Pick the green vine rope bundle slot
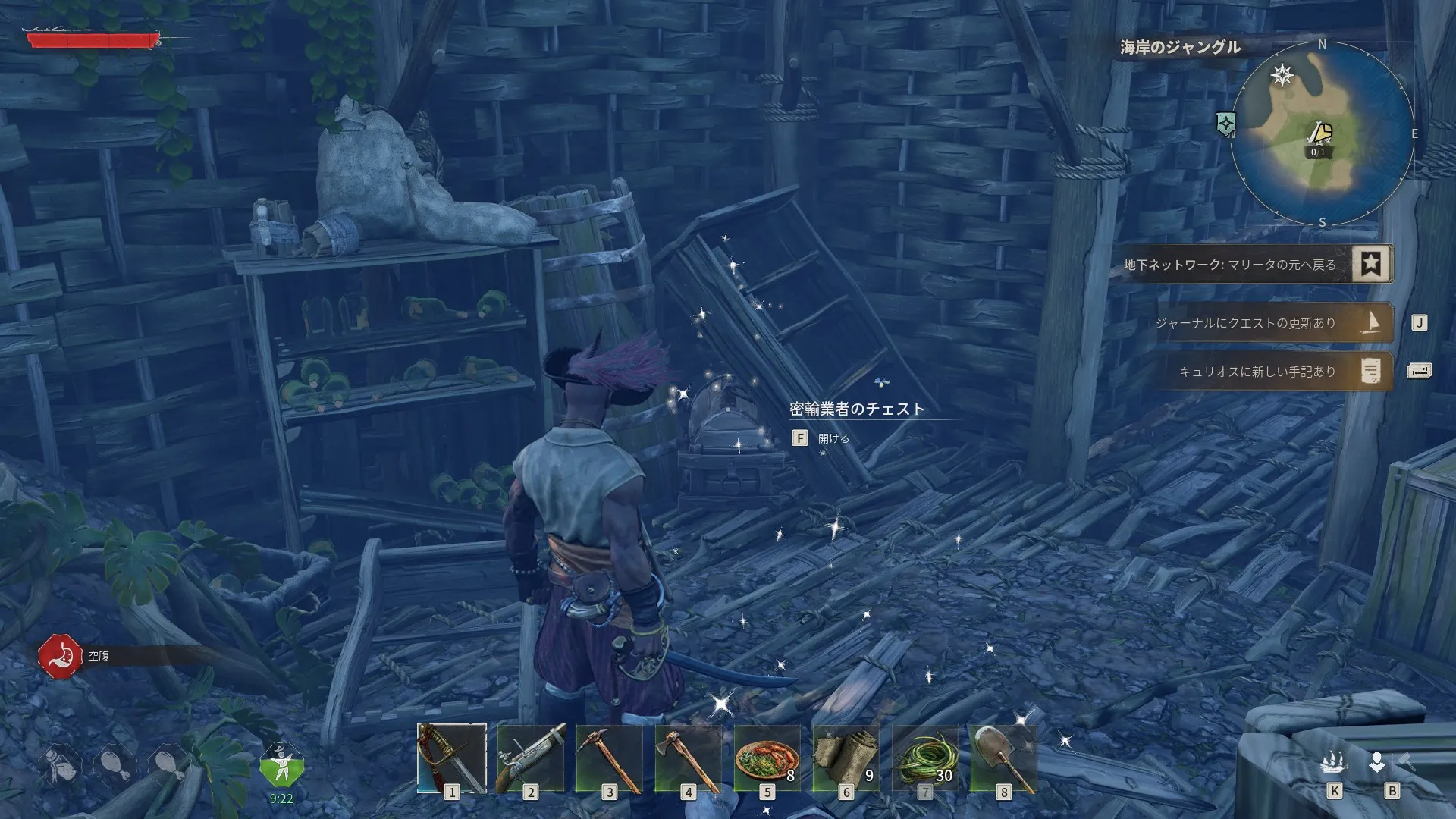The width and height of the screenshot is (1456, 819). (925, 758)
